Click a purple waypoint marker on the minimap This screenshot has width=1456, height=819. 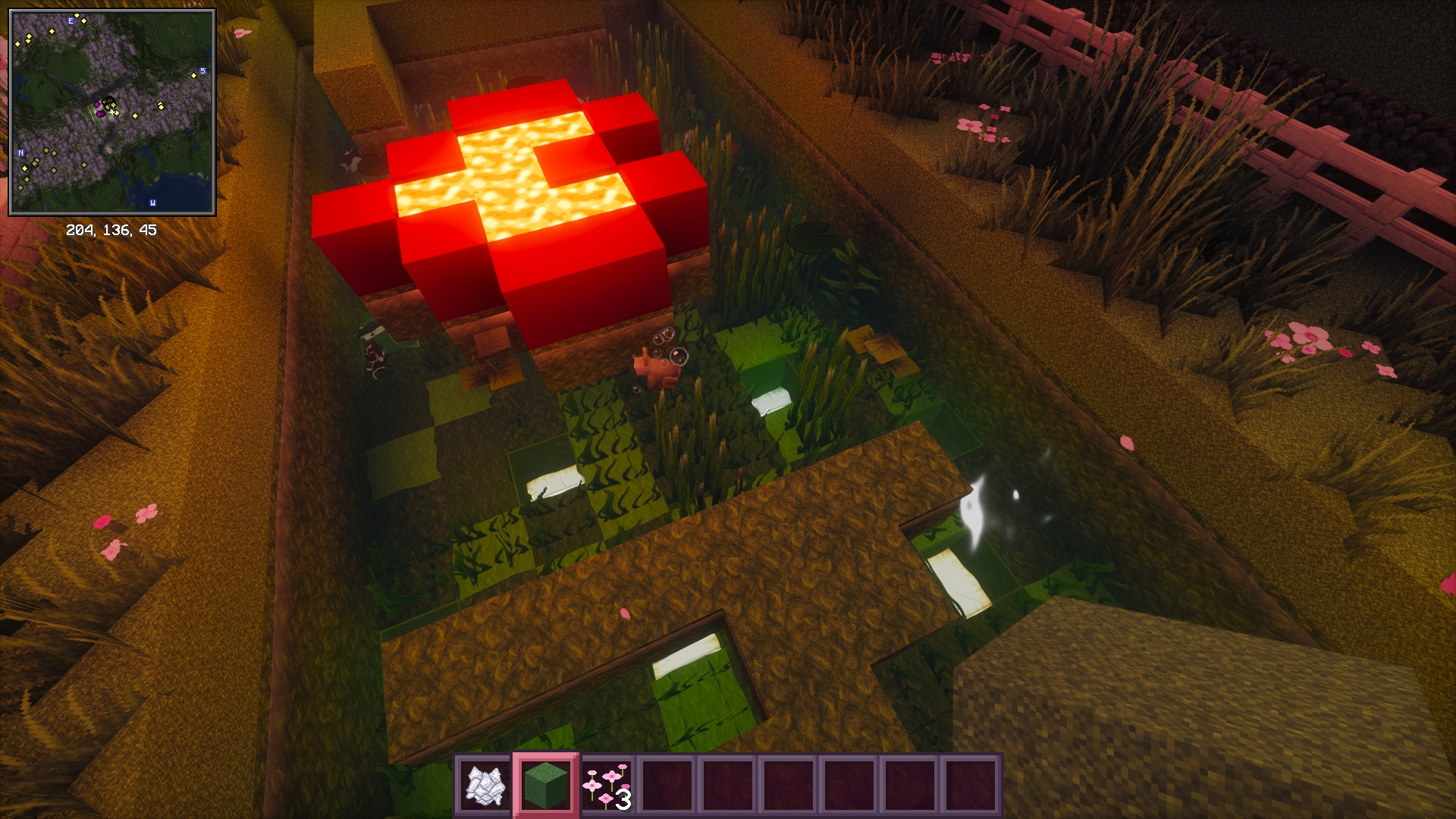pyautogui.click(x=97, y=105)
